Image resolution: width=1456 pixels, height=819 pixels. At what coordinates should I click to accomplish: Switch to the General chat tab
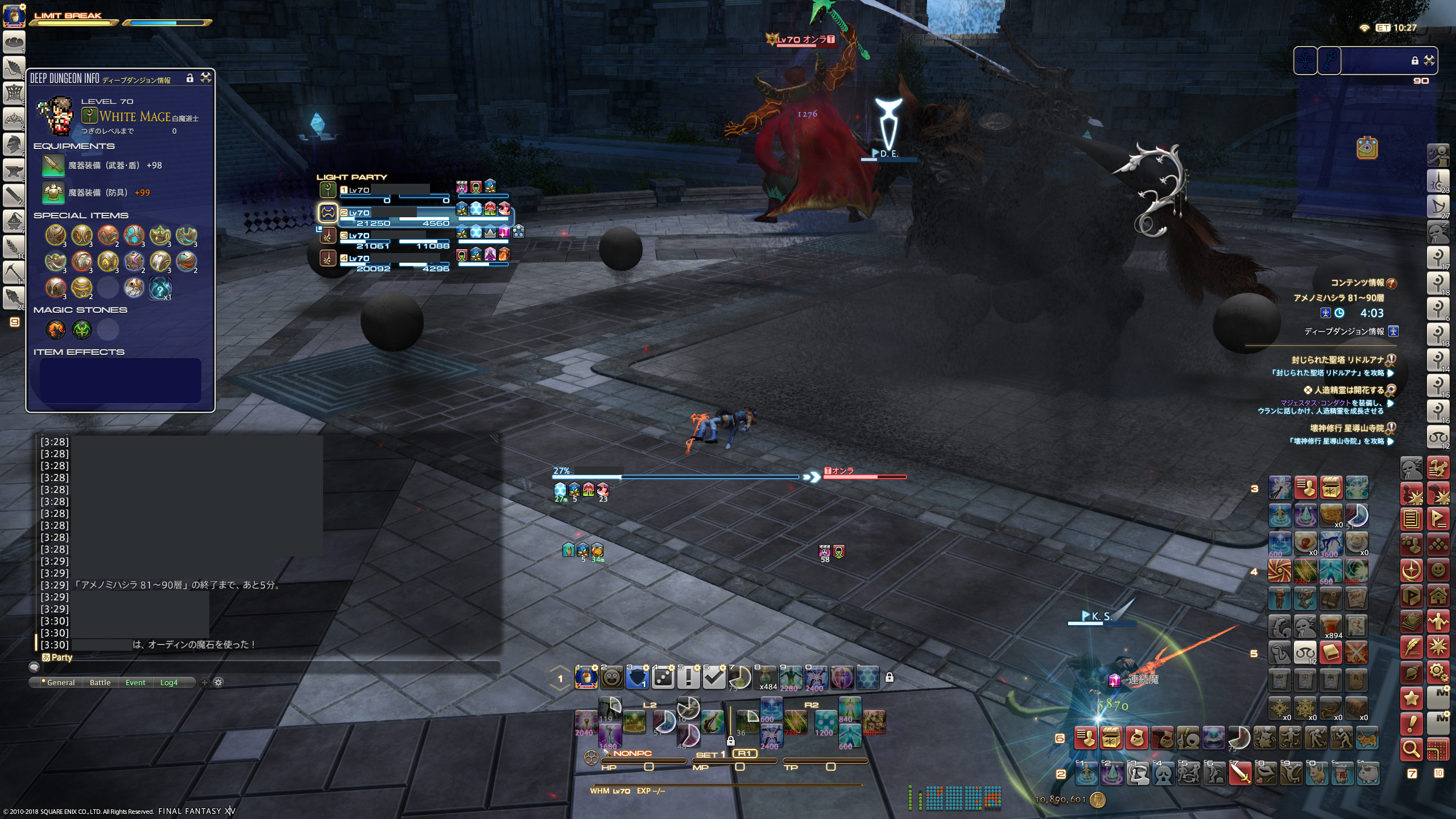tap(60, 682)
